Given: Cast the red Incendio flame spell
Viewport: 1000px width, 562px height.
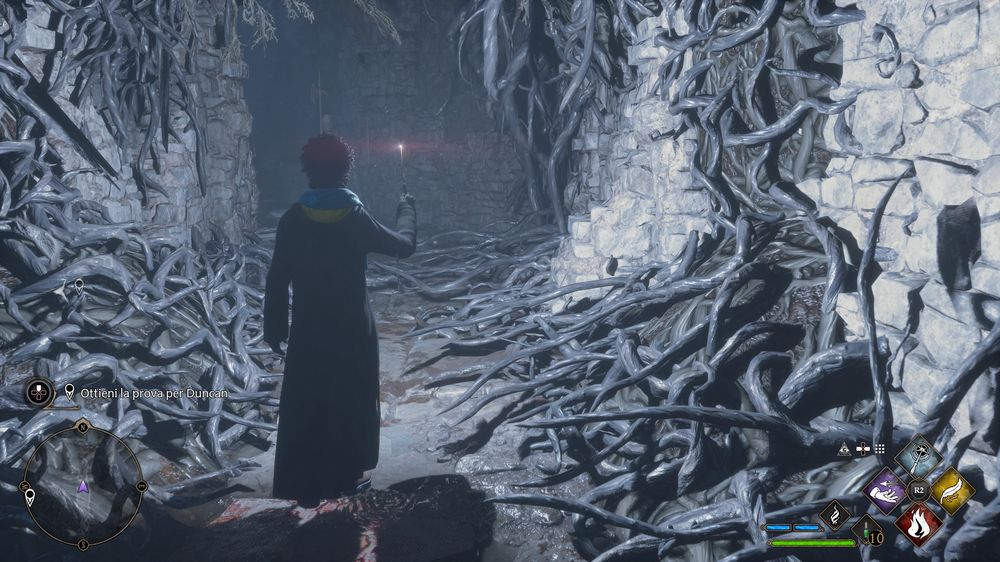Looking at the screenshot, I should [918, 524].
